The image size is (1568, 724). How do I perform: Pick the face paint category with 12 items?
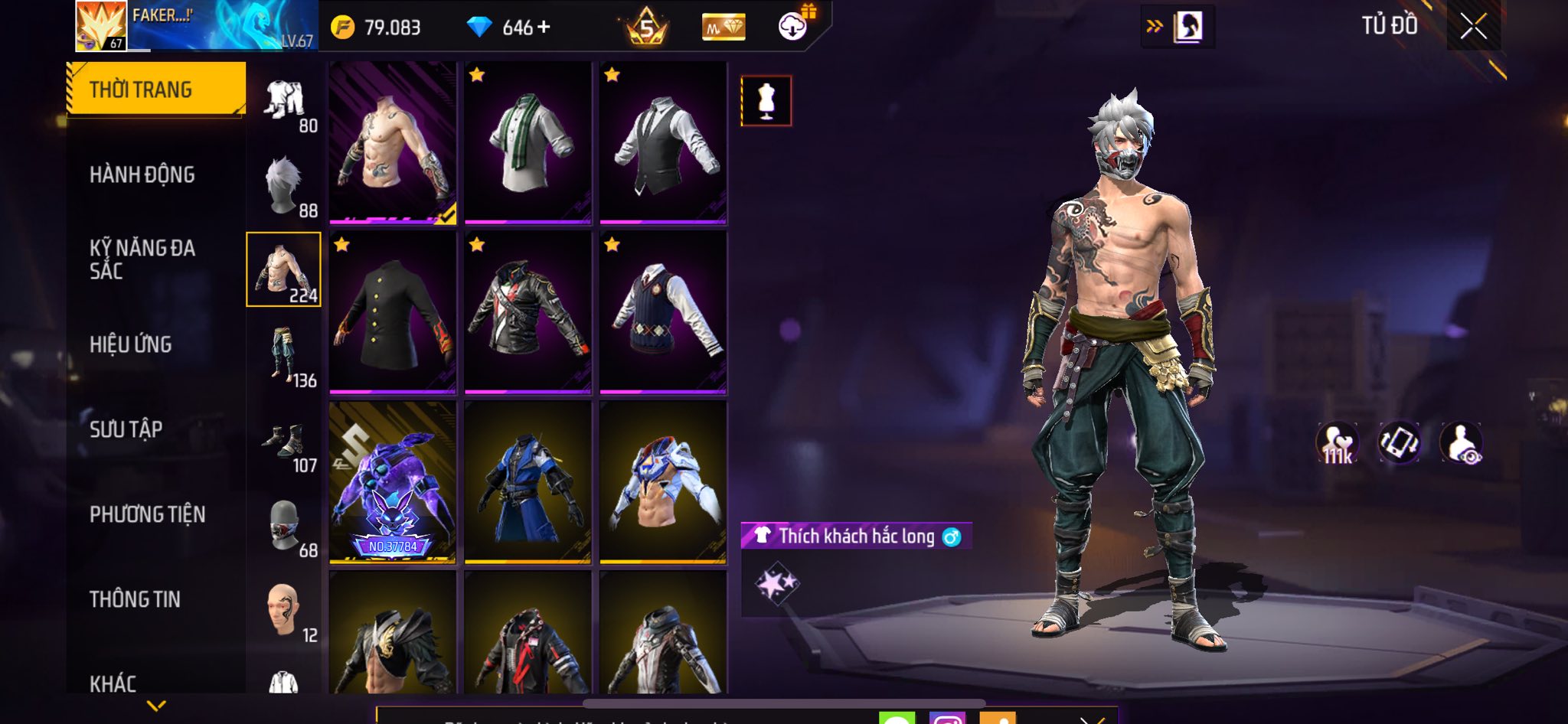pos(285,611)
